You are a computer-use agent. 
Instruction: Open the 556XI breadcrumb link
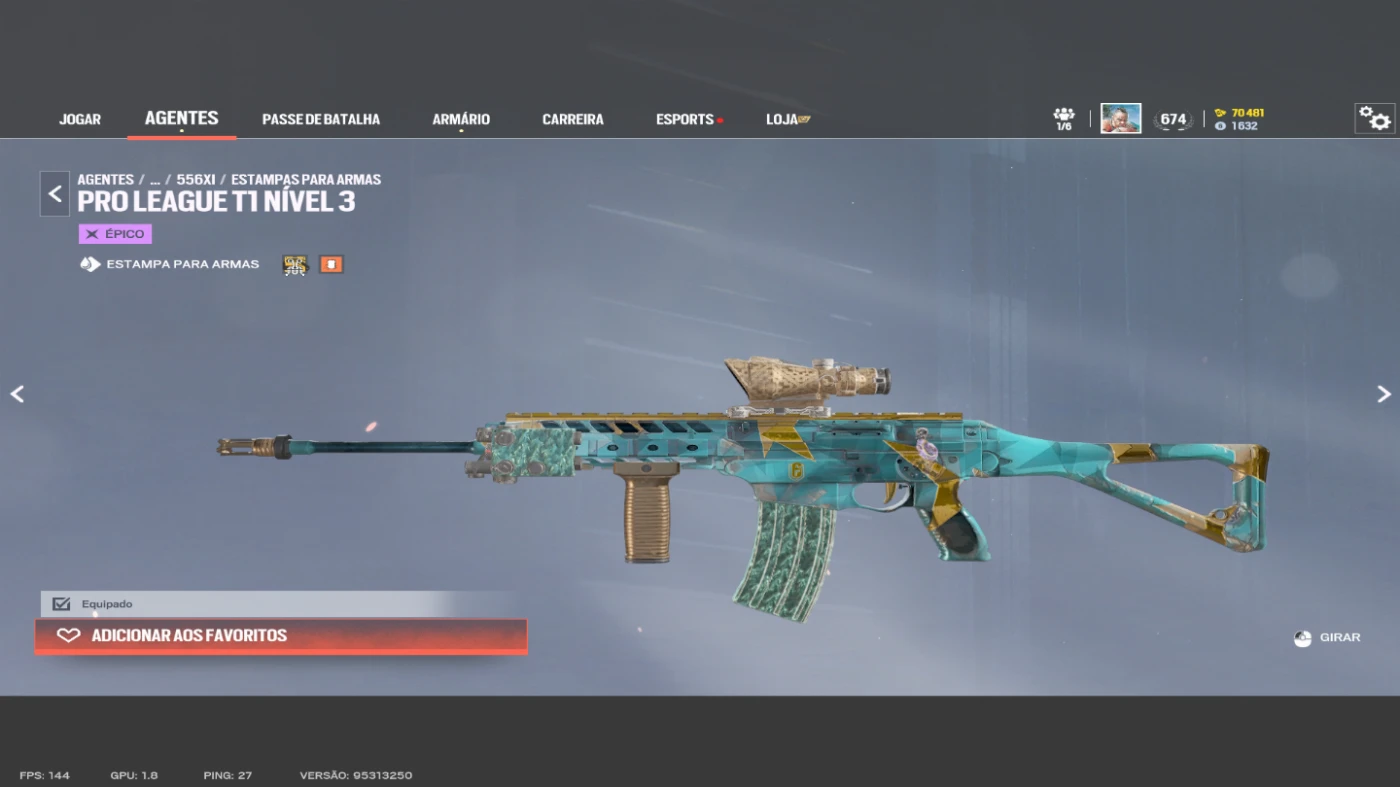196,180
